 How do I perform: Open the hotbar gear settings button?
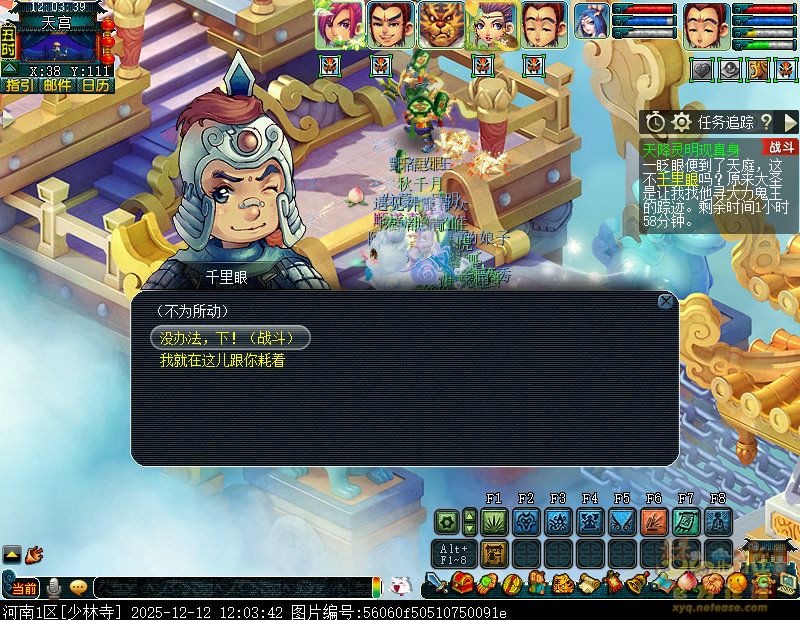click(x=446, y=521)
